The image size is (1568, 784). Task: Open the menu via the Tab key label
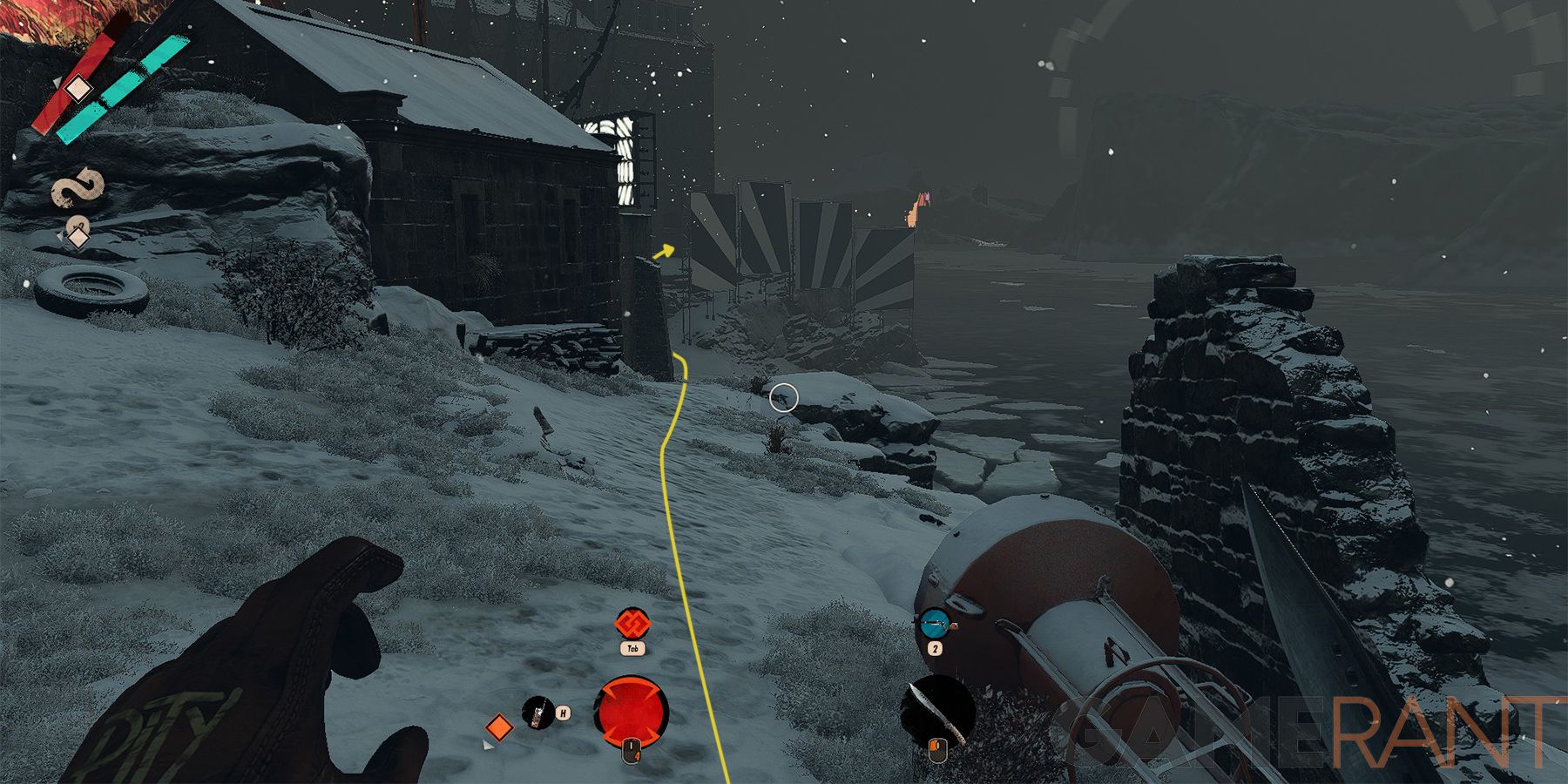coord(634,649)
